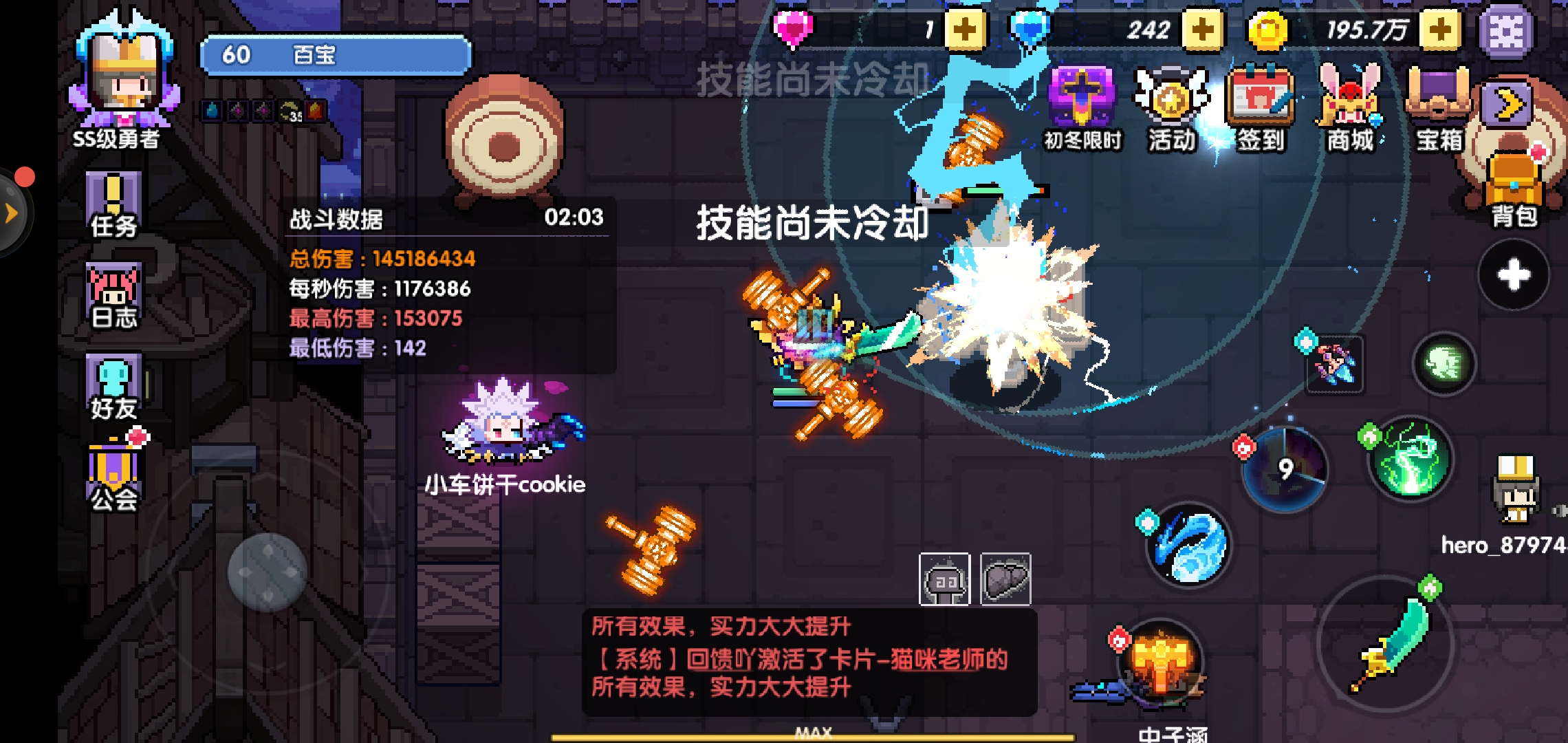Viewport: 1568px width, 743px height.
Task: Expand the left edge sidebar arrow
Action: click(x=11, y=213)
